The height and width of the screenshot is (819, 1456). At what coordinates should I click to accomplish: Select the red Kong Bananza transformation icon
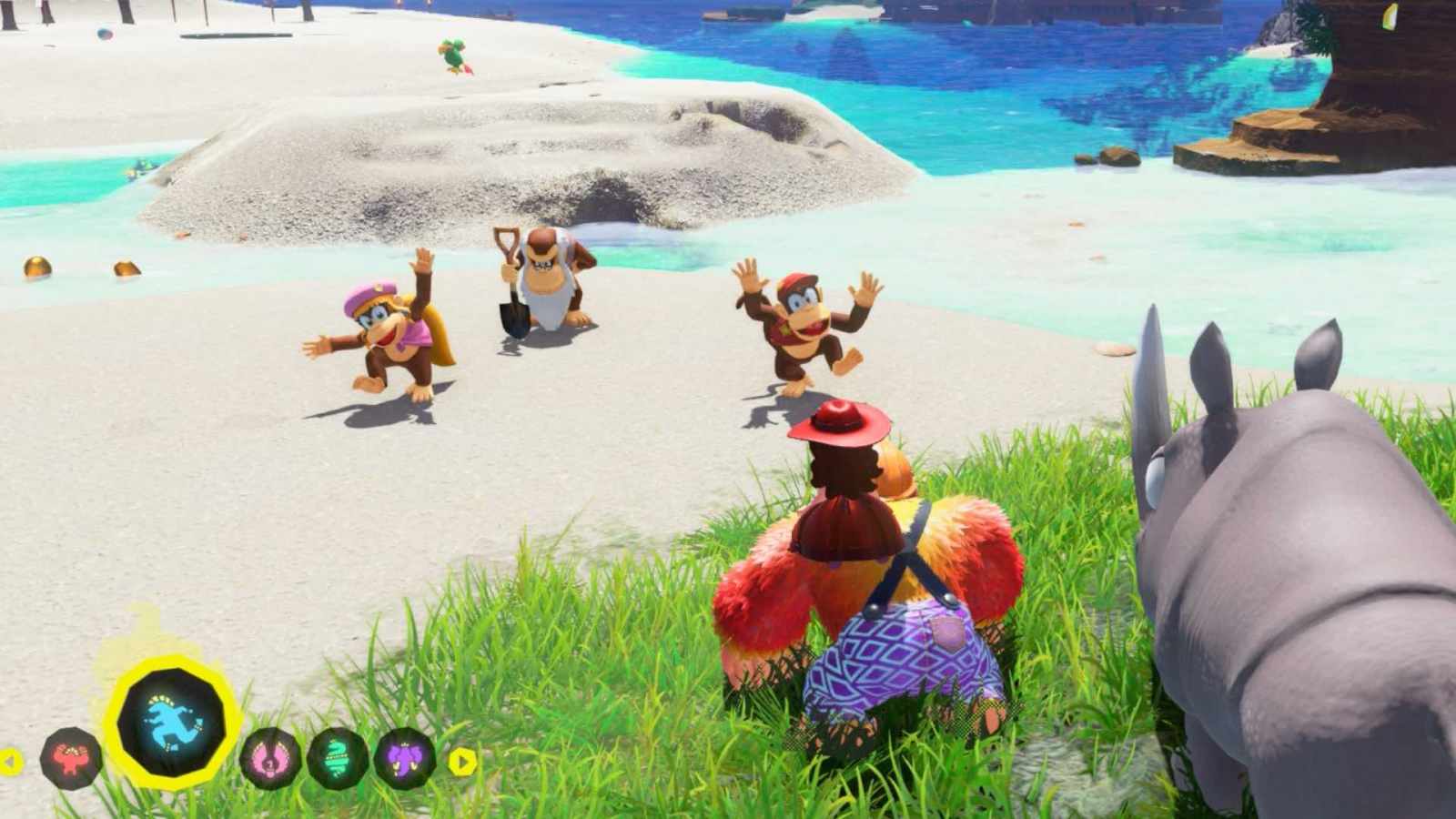pyautogui.click(x=71, y=758)
